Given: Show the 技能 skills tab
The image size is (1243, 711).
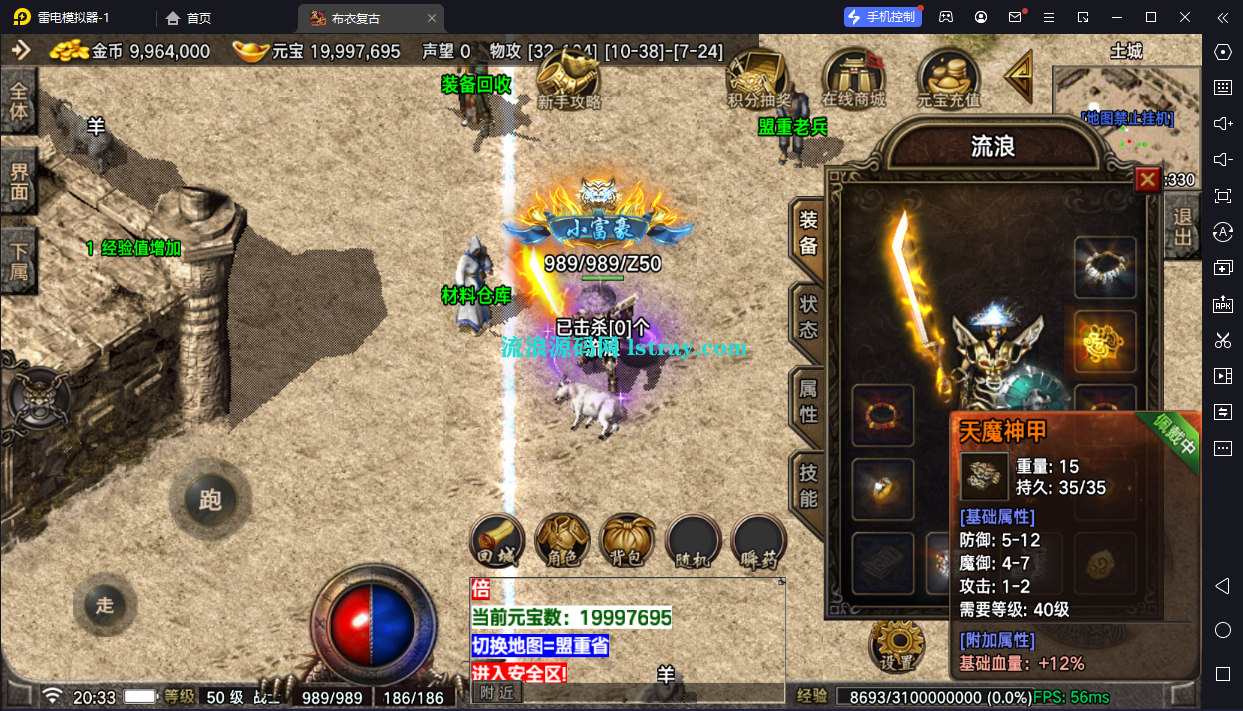Looking at the screenshot, I should click(x=808, y=485).
